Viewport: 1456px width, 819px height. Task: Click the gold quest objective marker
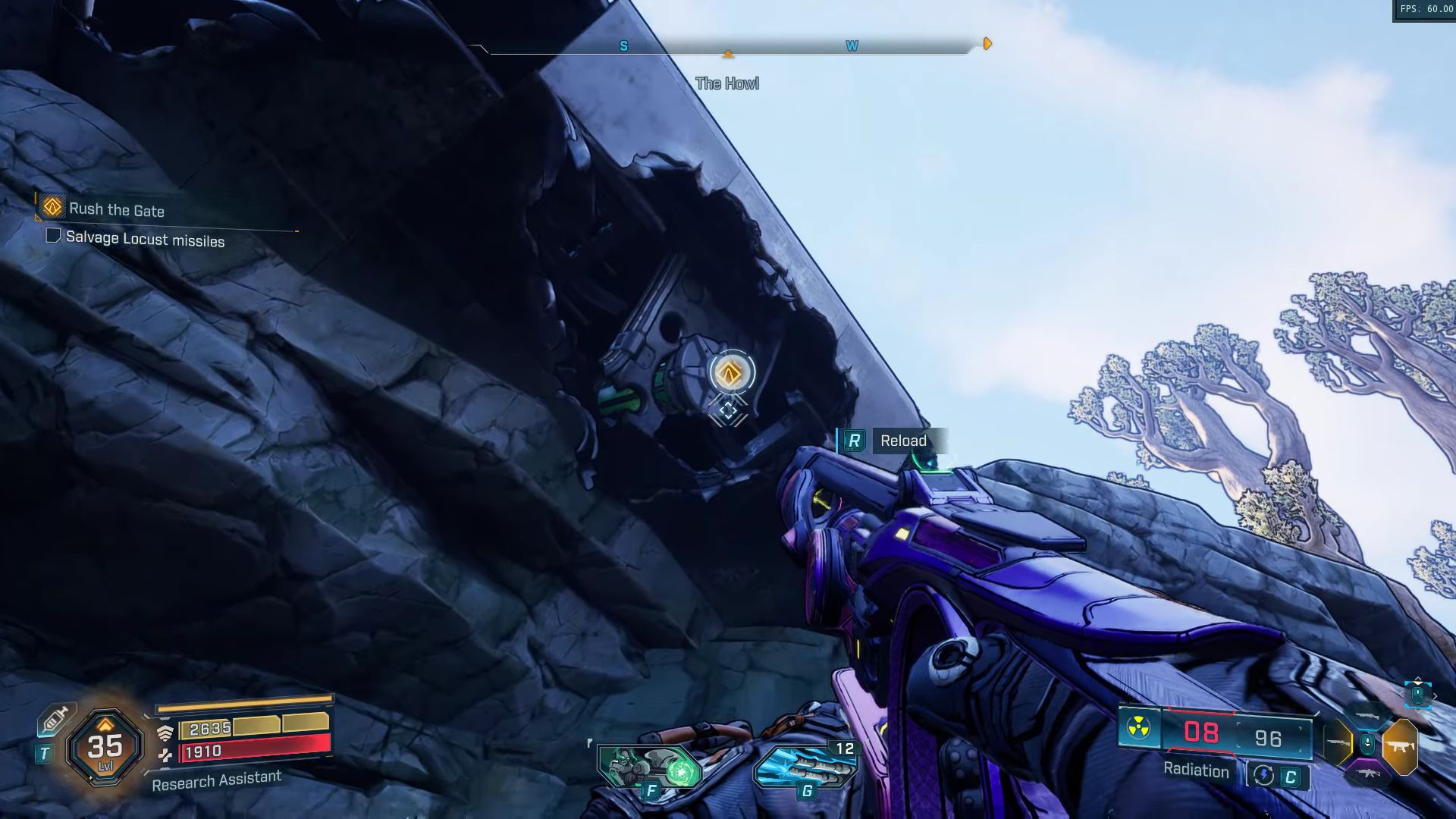[730, 372]
